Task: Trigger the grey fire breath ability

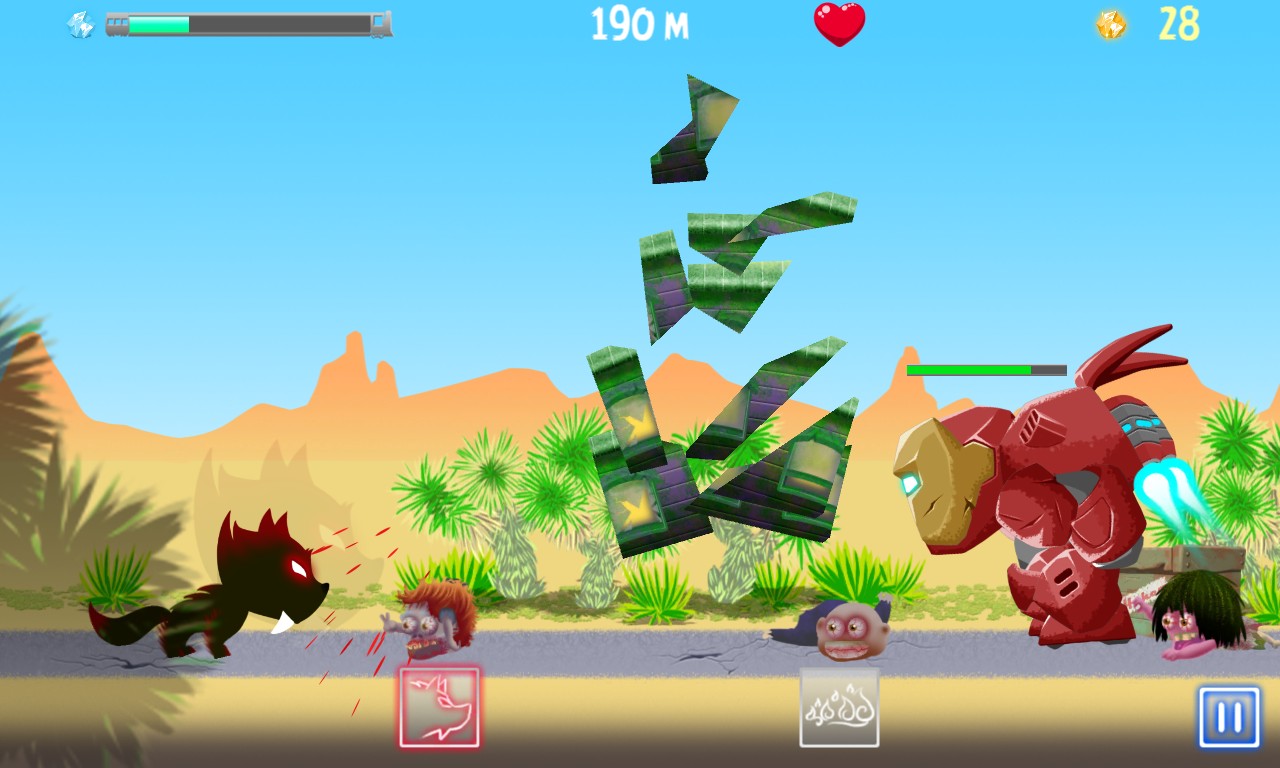Action: click(839, 708)
